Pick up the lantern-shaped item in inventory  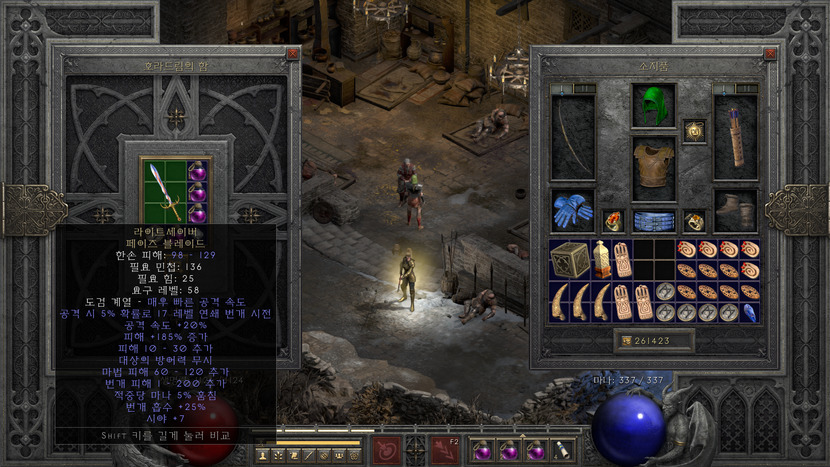(602, 259)
